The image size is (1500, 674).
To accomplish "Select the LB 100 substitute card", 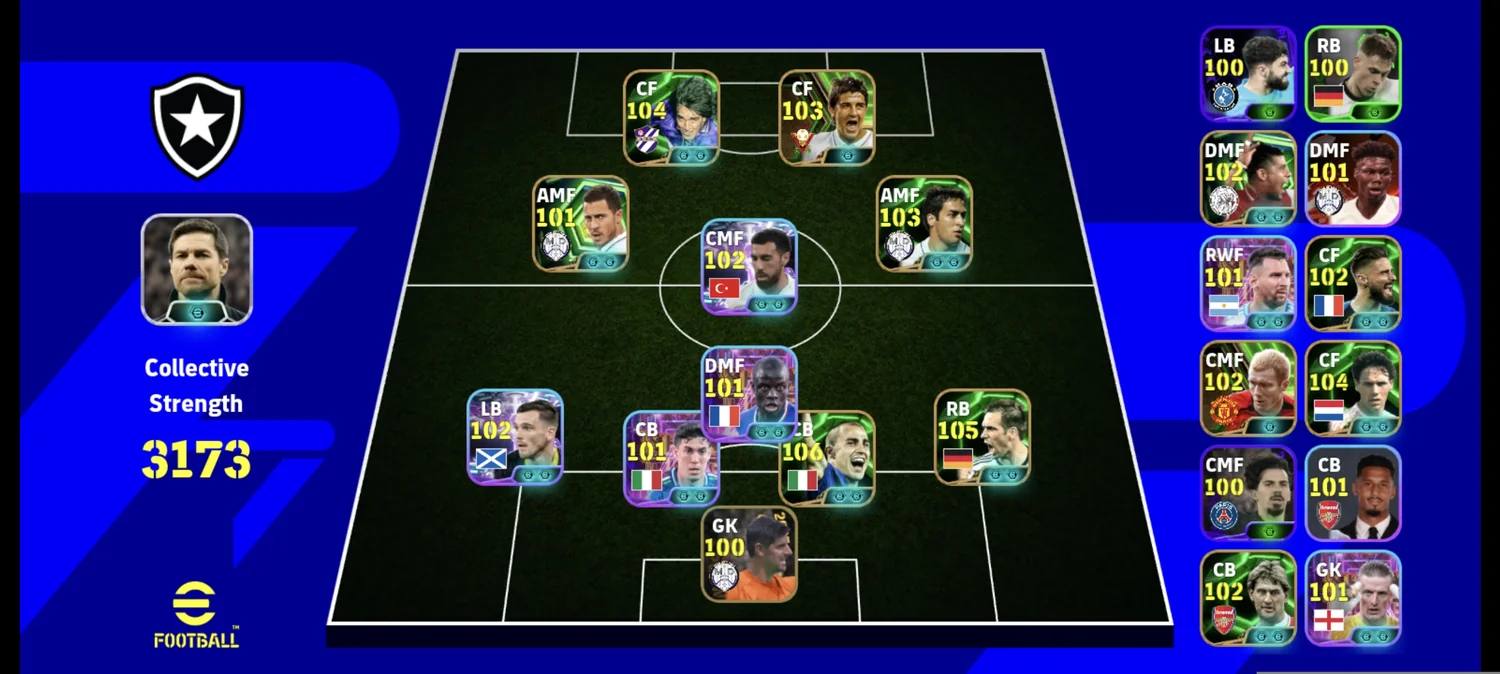I will 1248,74.
